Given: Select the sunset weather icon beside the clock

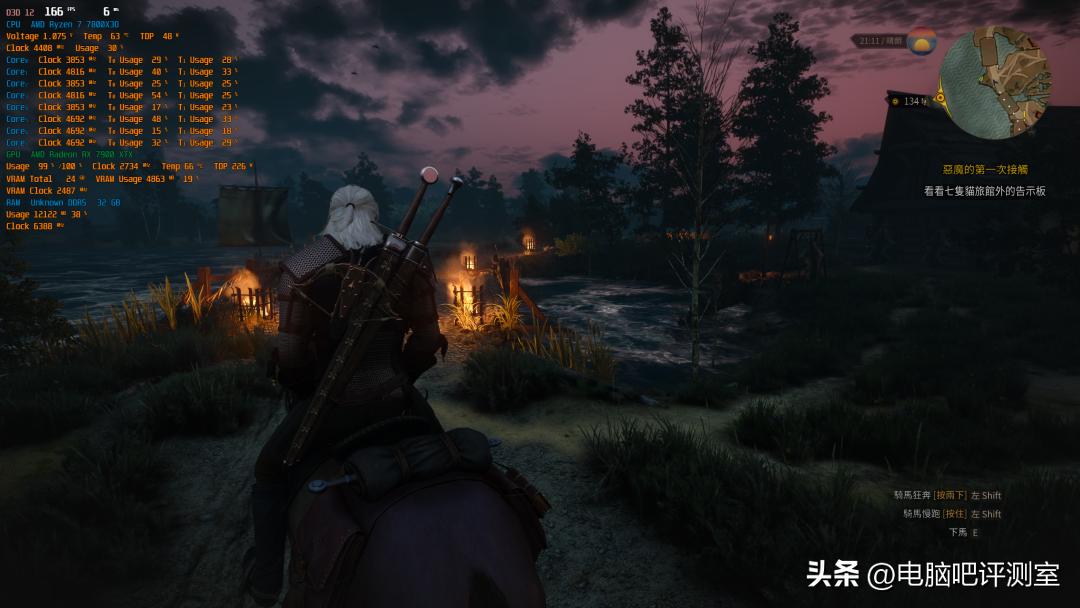Looking at the screenshot, I should pos(921,42).
